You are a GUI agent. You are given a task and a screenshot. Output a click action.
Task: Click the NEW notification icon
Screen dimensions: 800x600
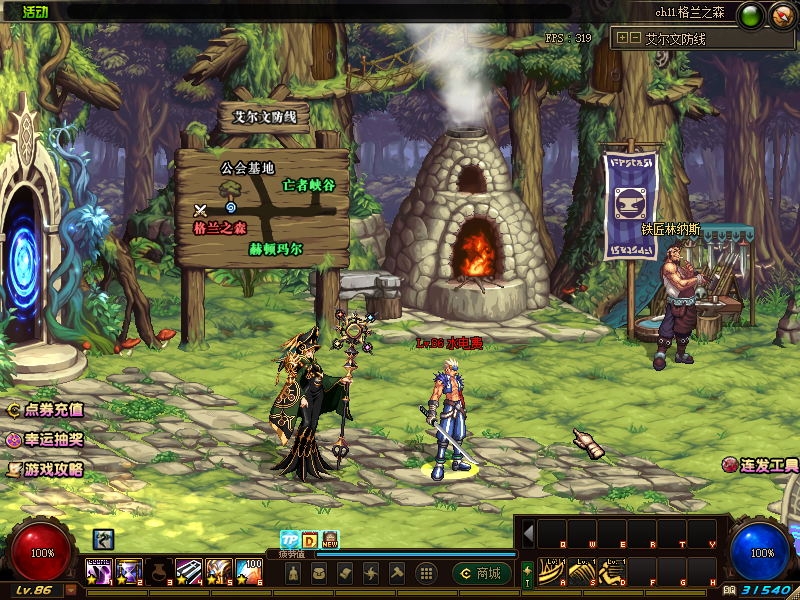[x=330, y=539]
